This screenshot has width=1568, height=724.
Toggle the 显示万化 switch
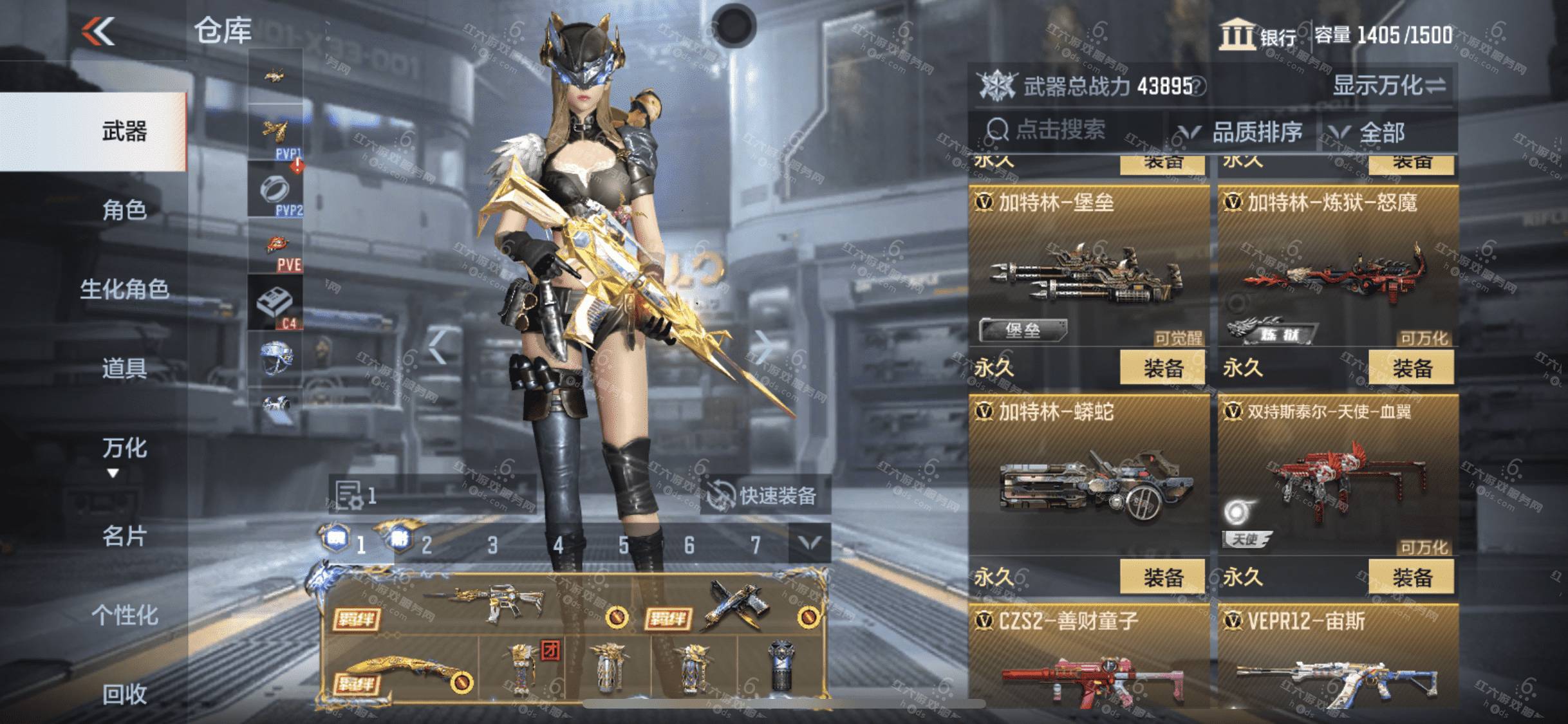[1389, 85]
